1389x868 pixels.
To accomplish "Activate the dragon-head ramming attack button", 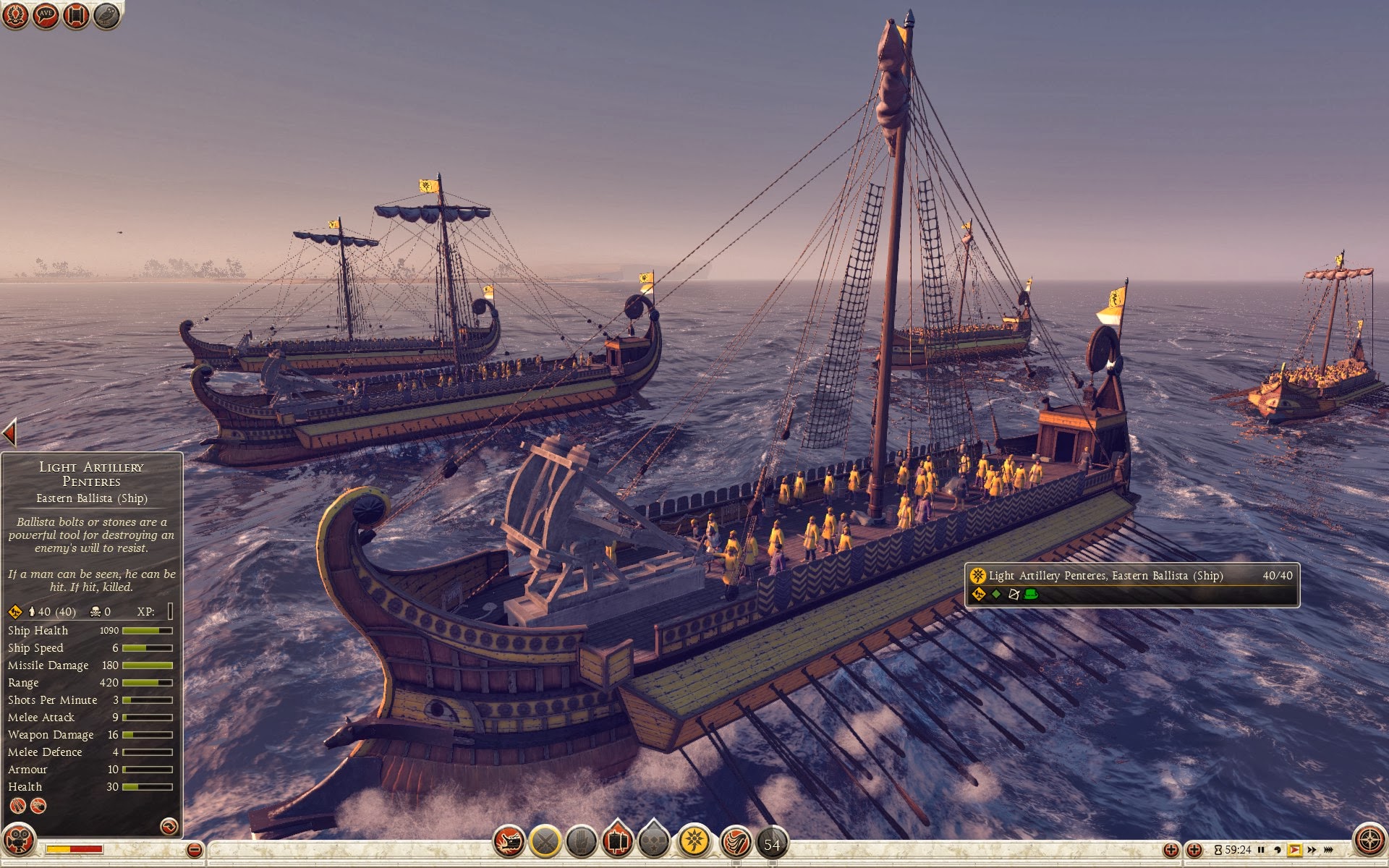I will coord(509,841).
